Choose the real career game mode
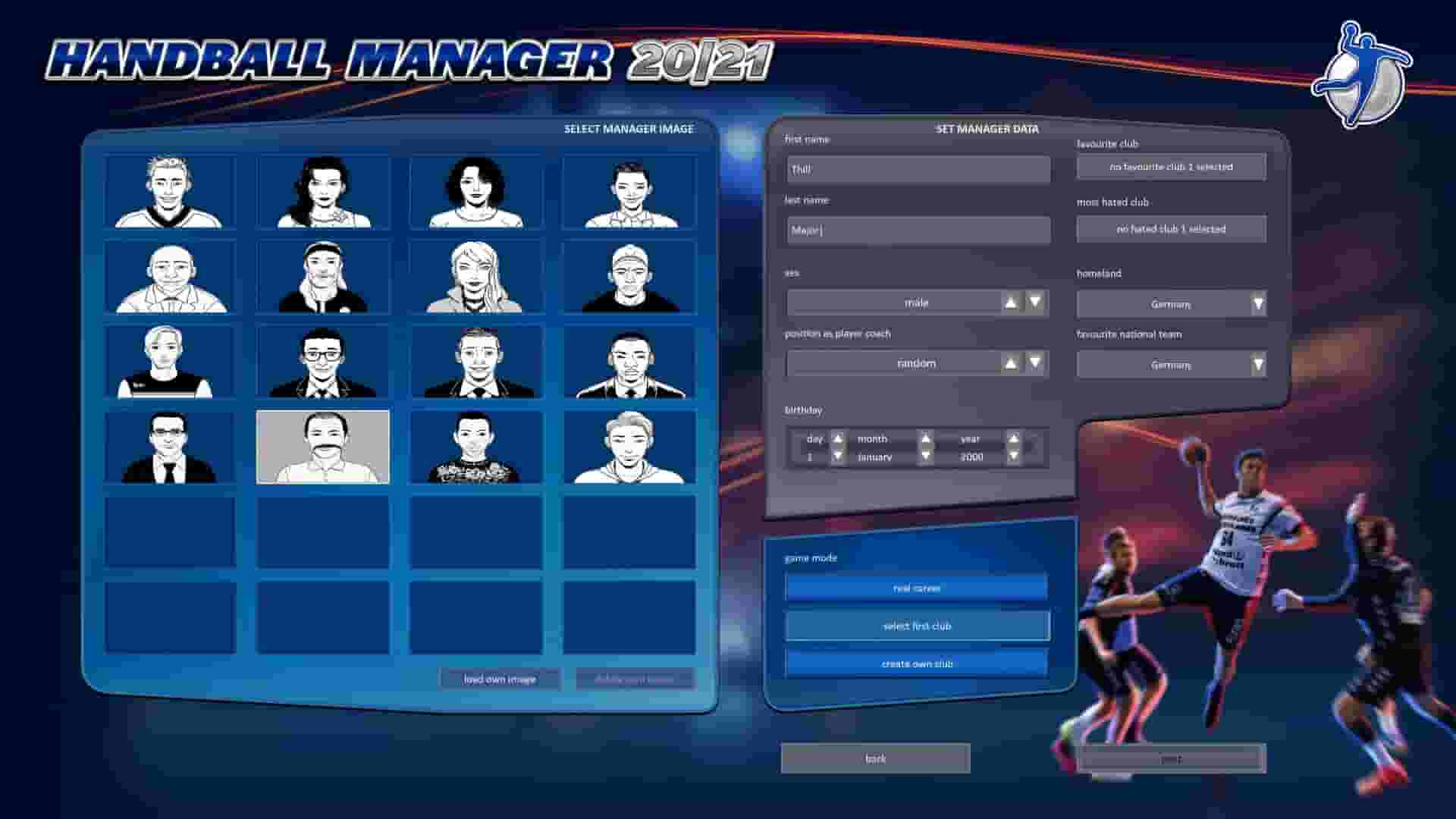This screenshot has height=819, width=1456. click(917, 587)
